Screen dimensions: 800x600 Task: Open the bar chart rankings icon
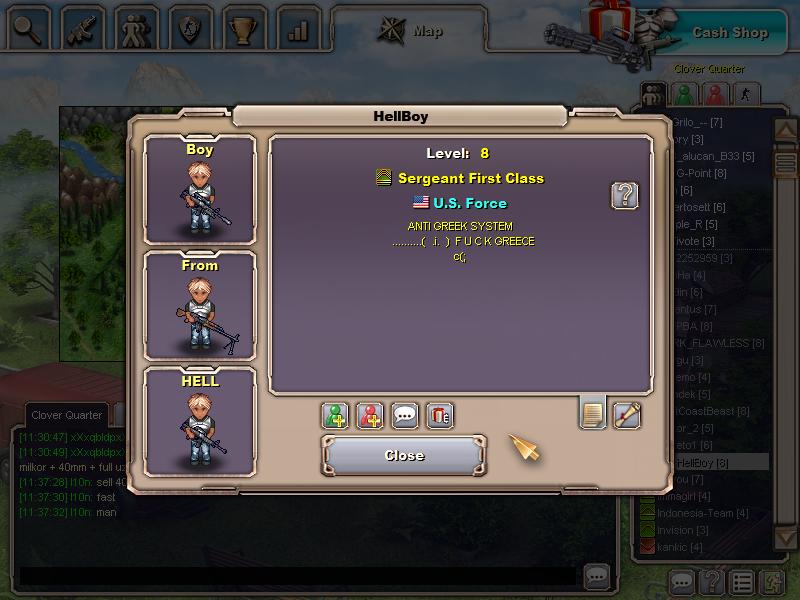click(297, 27)
